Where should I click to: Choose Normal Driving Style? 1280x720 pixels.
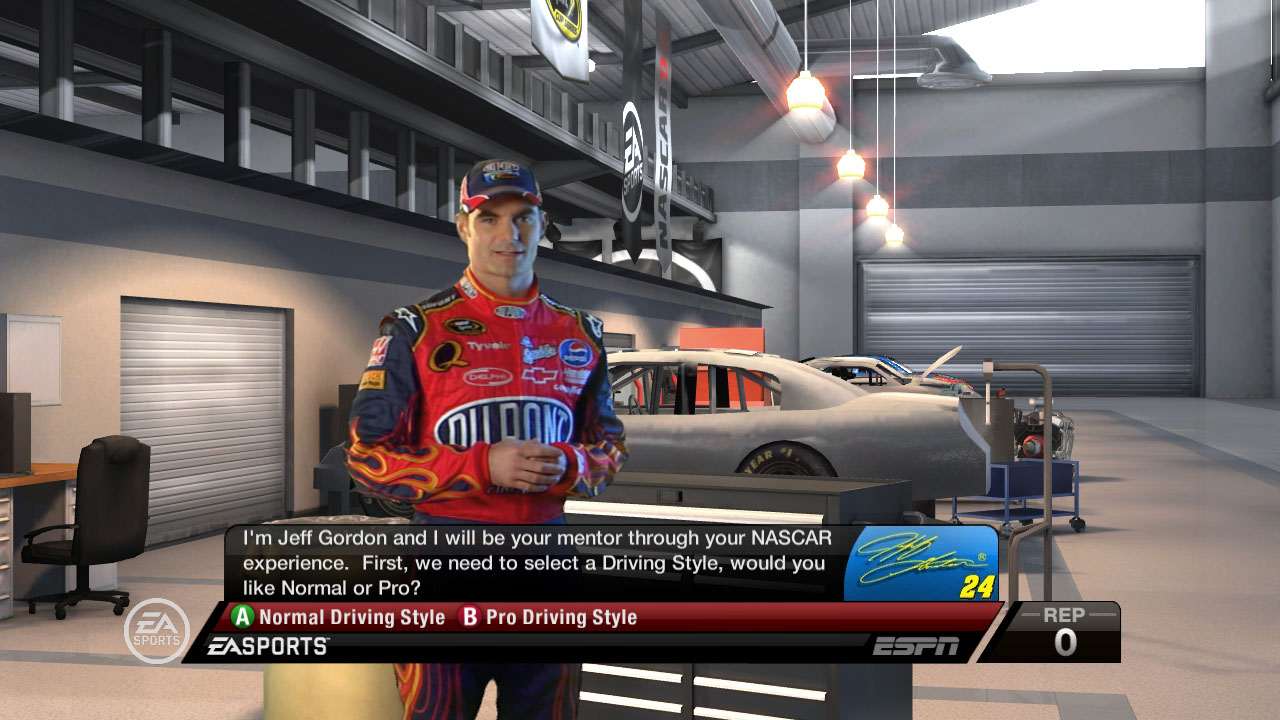tap(340, 617)
